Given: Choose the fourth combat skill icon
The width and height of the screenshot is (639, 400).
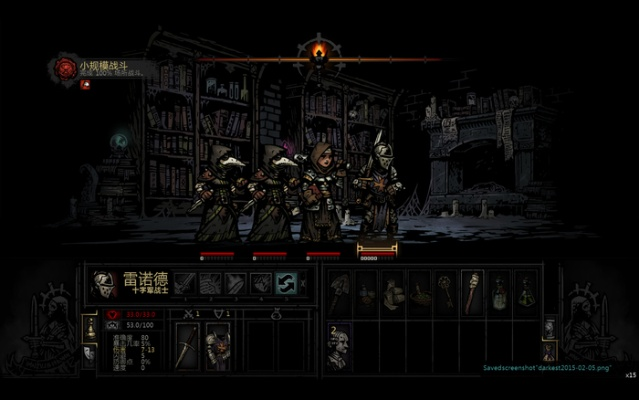Looking at the screenshot, I should pyautogui.click(x=260, y=284).
